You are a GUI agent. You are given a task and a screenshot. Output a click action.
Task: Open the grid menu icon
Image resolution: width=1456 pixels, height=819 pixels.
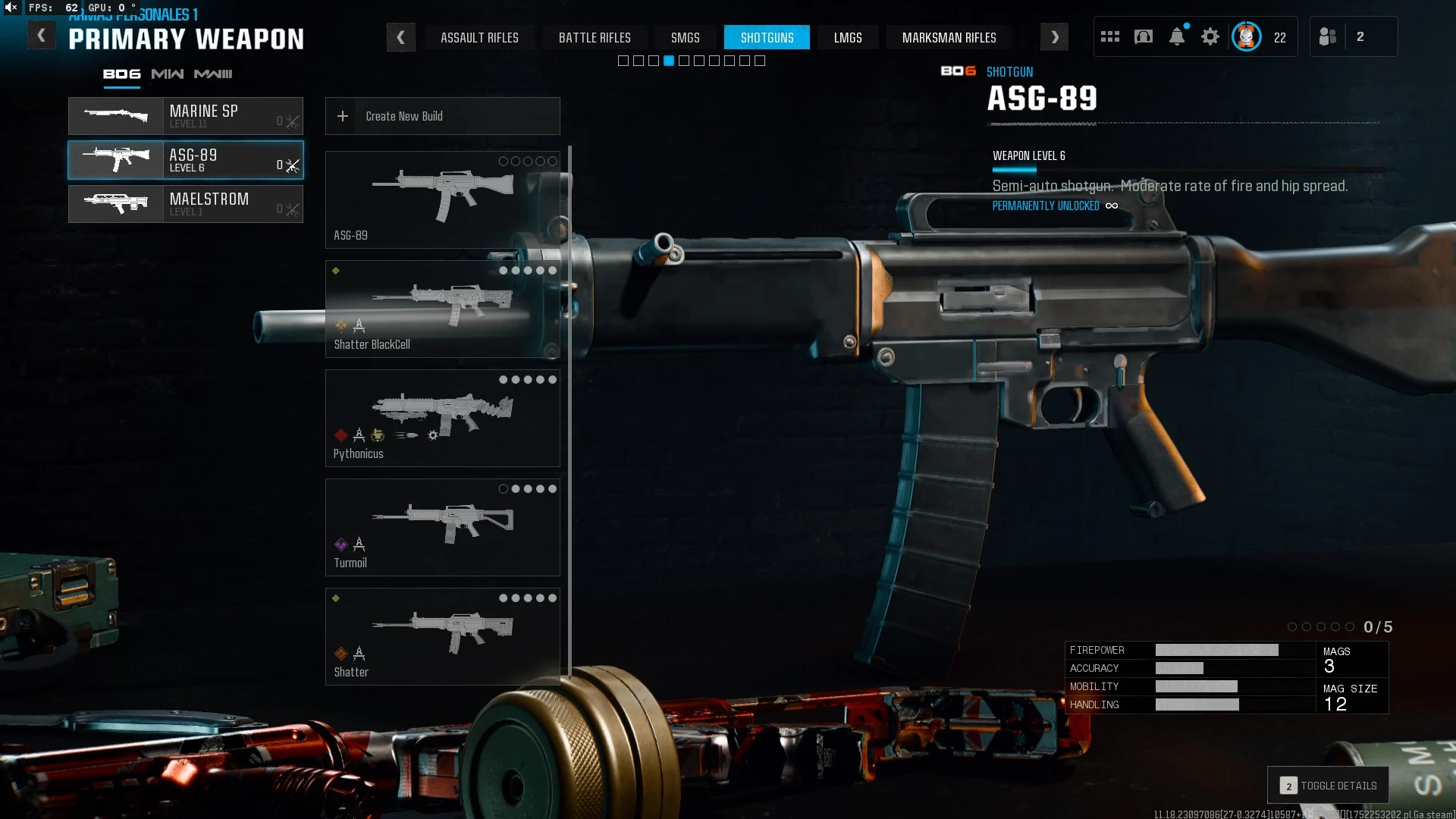[1110, 36]
